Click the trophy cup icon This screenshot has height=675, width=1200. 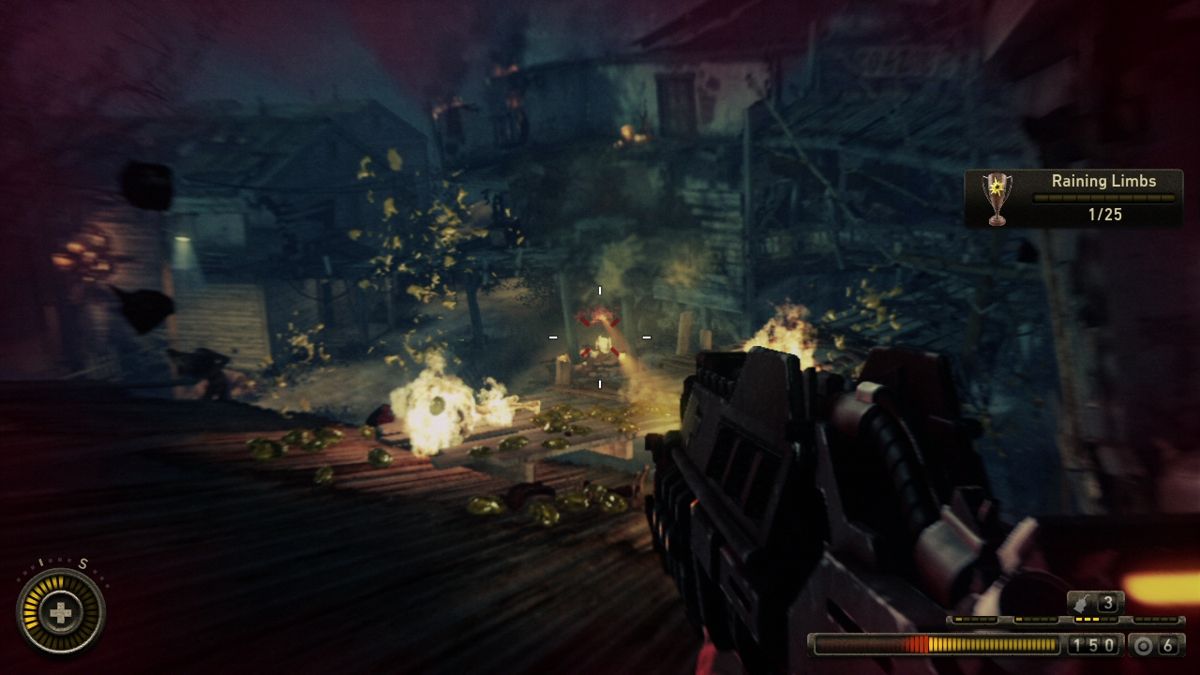tap(996, 197)
